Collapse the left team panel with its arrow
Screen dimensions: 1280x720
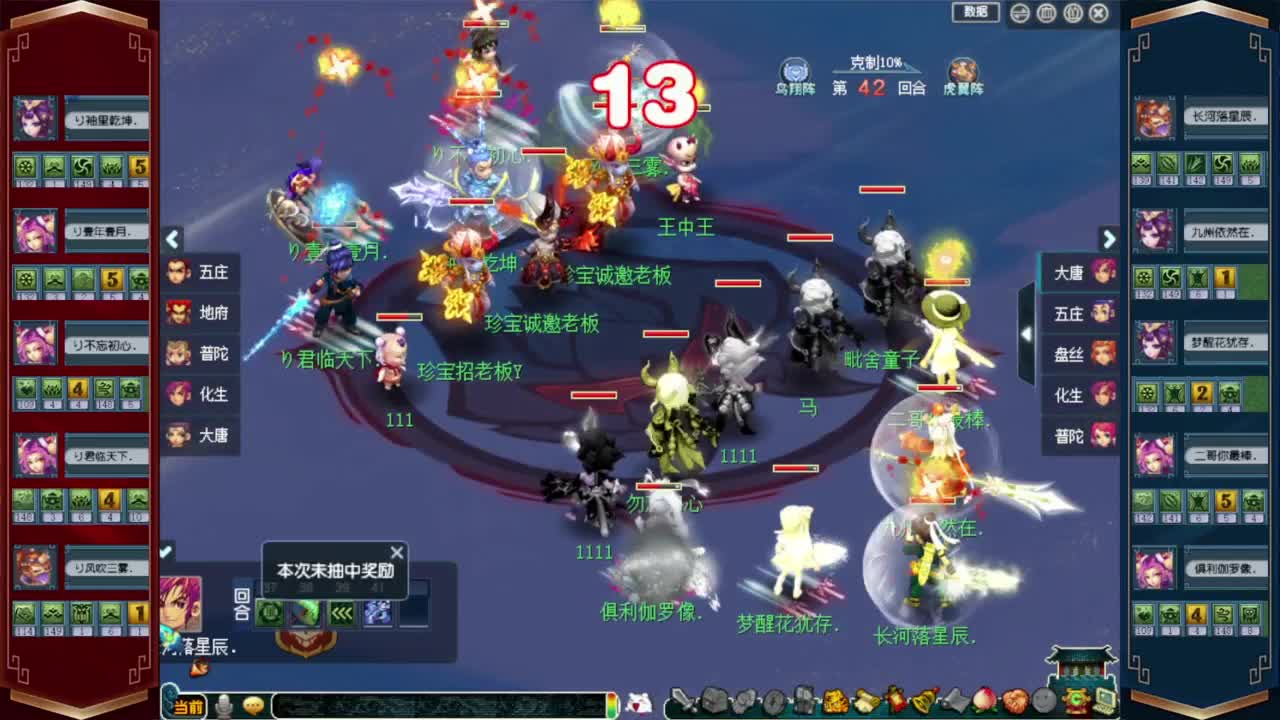click(x=172, y=240)
